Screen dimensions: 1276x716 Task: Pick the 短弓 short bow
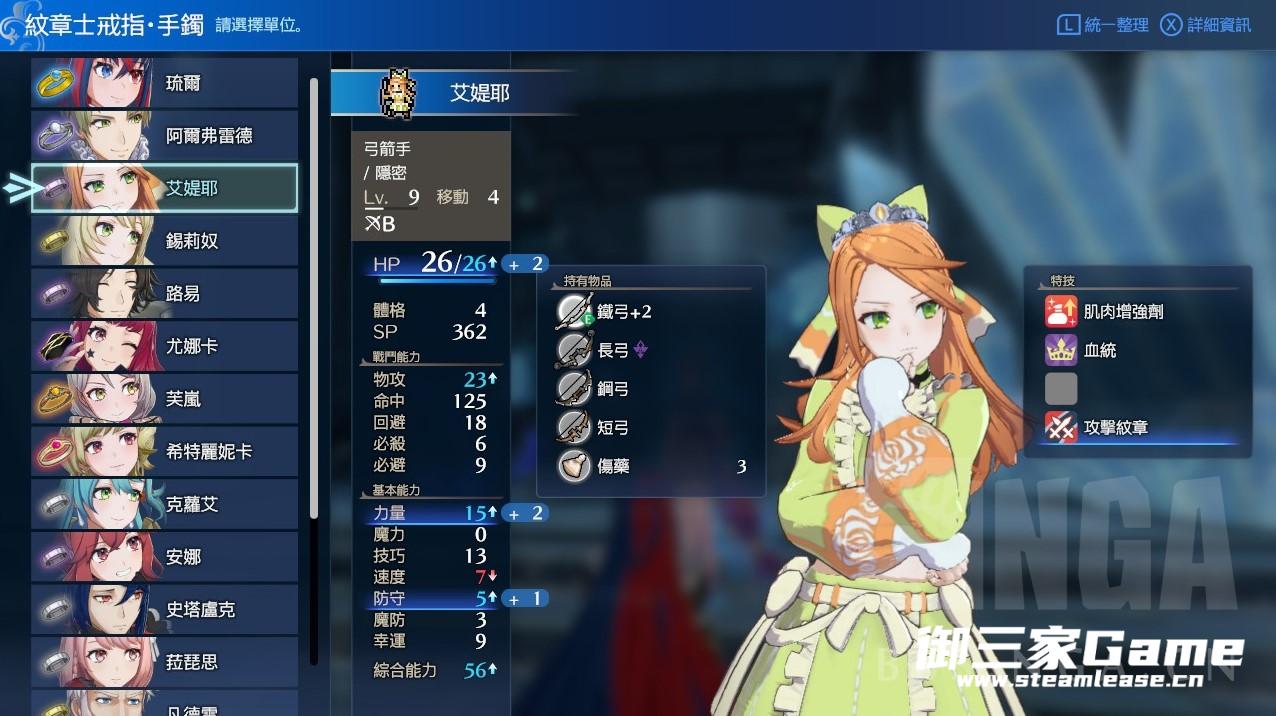[612, 428]
